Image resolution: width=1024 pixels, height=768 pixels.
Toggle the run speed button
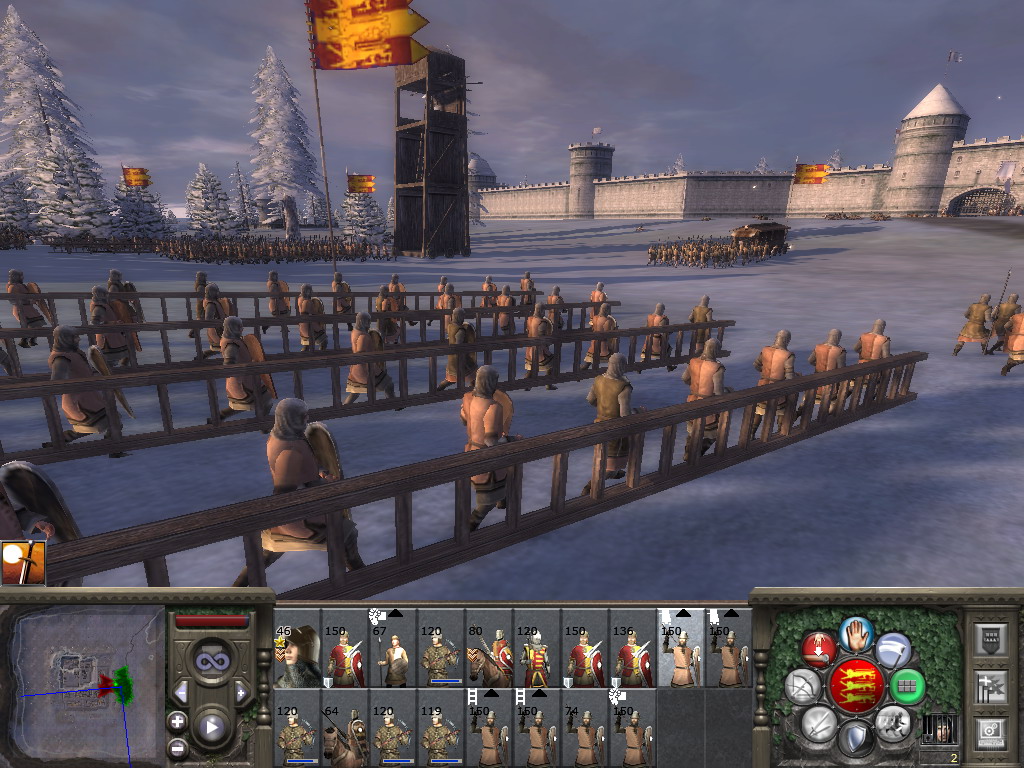(892, 721)
